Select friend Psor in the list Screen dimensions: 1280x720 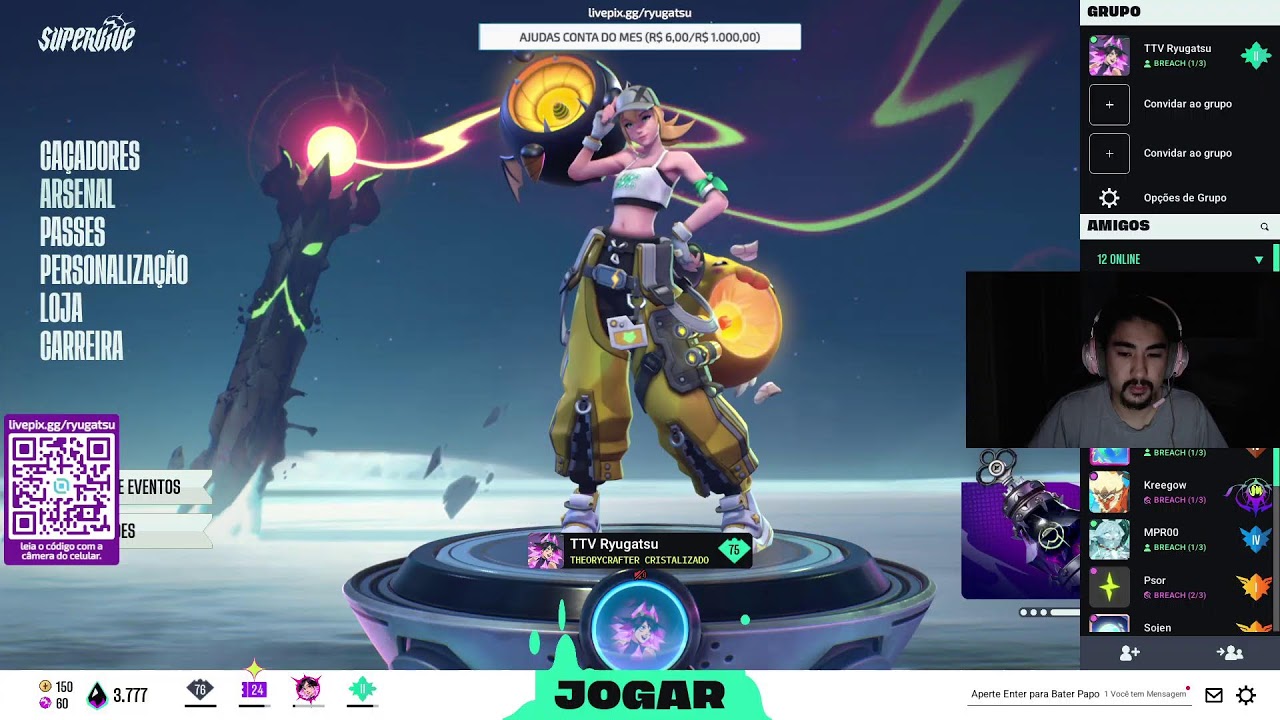[x=1155, y=586]
